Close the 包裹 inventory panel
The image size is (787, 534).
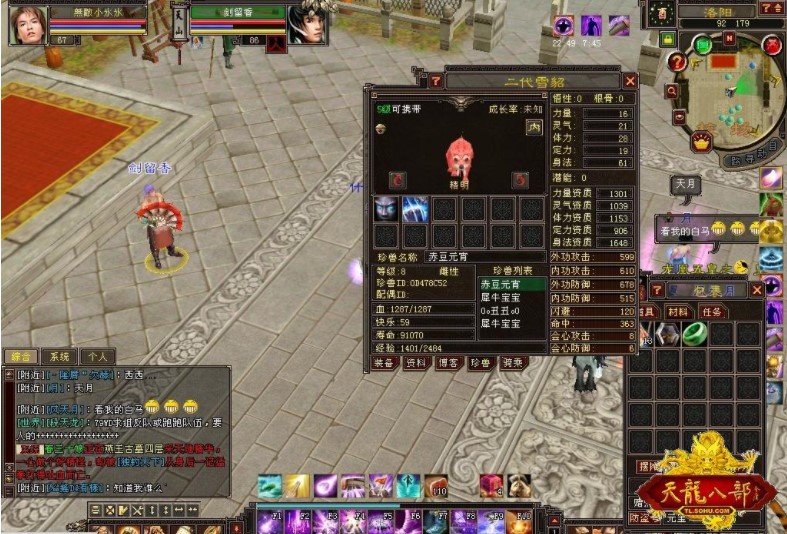756,290
